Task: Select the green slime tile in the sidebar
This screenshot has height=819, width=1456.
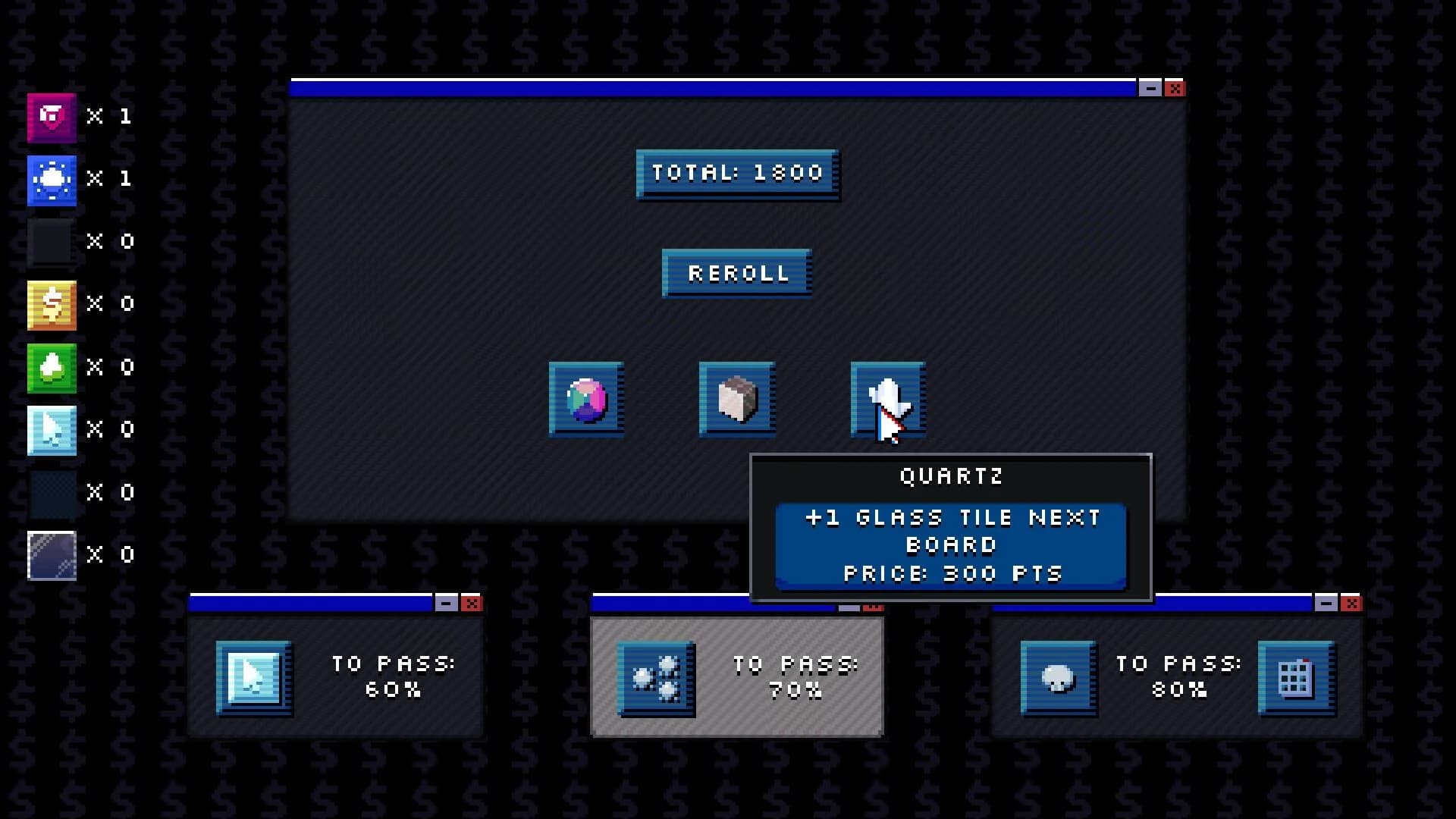Action: [51, 366]
